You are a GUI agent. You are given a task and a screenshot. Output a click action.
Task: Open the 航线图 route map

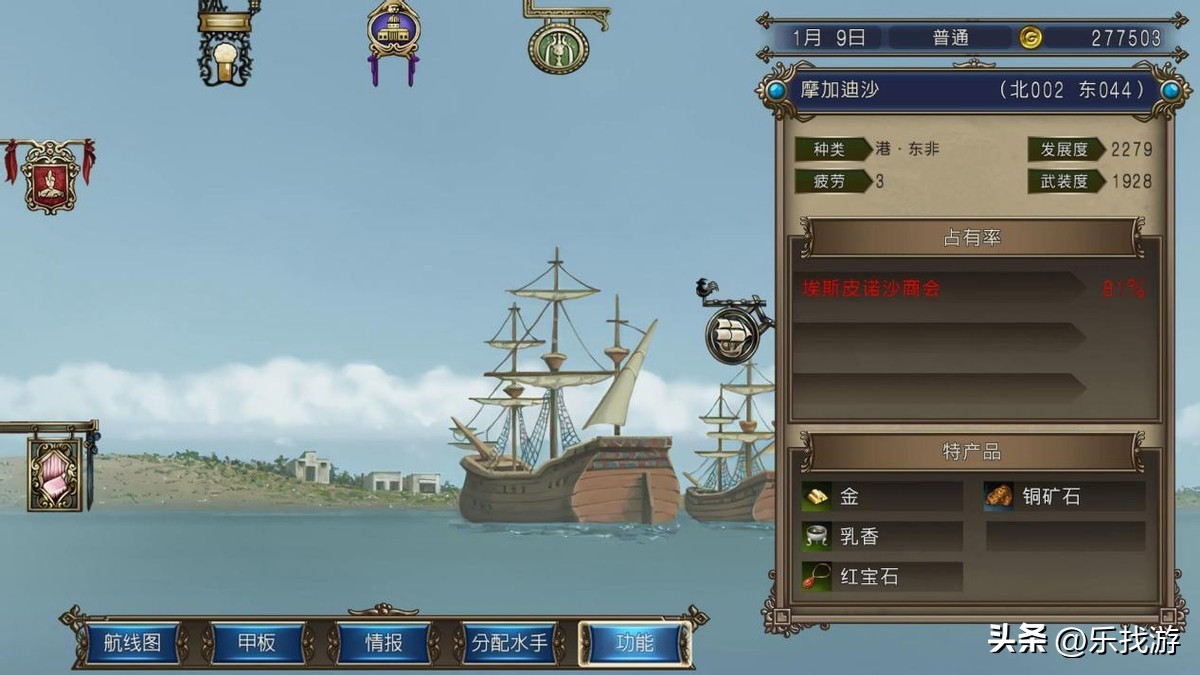(132, 643)
